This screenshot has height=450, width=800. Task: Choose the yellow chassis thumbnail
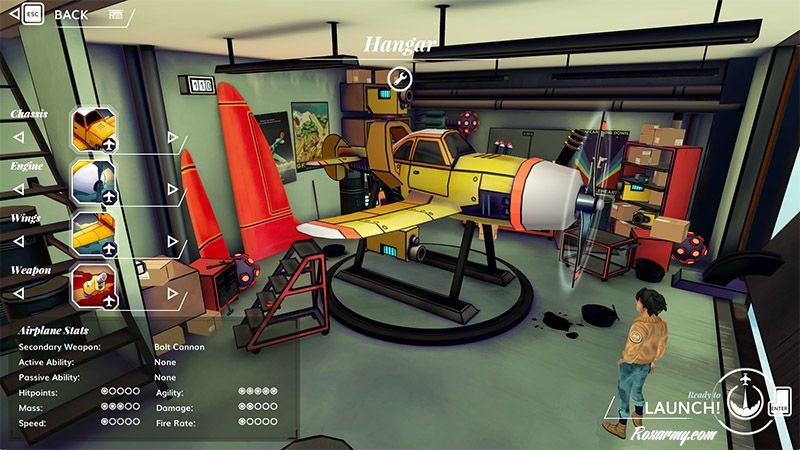pos(94,130)
